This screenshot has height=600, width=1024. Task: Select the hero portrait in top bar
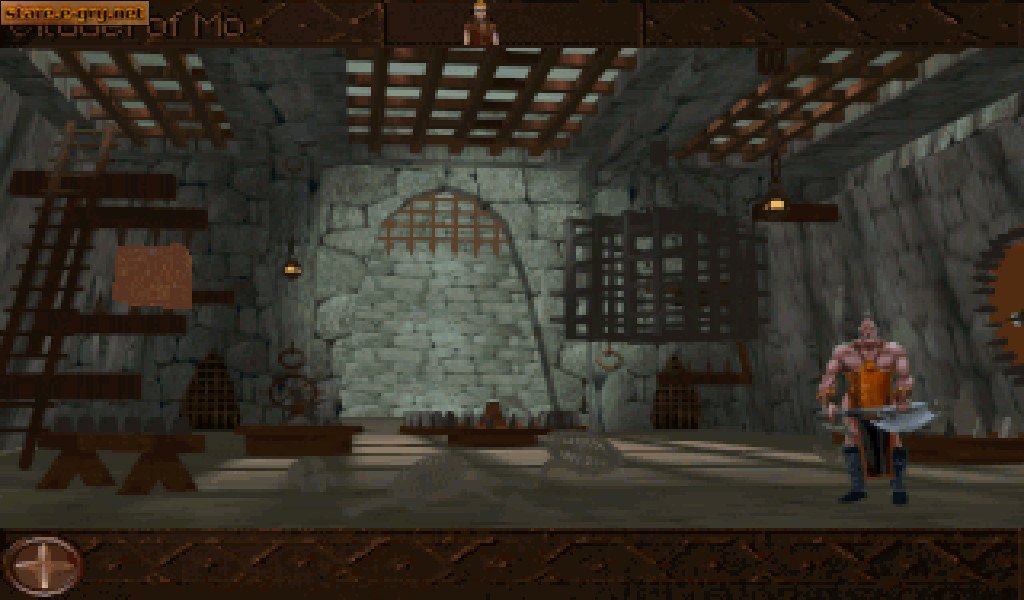click(481, 23)
